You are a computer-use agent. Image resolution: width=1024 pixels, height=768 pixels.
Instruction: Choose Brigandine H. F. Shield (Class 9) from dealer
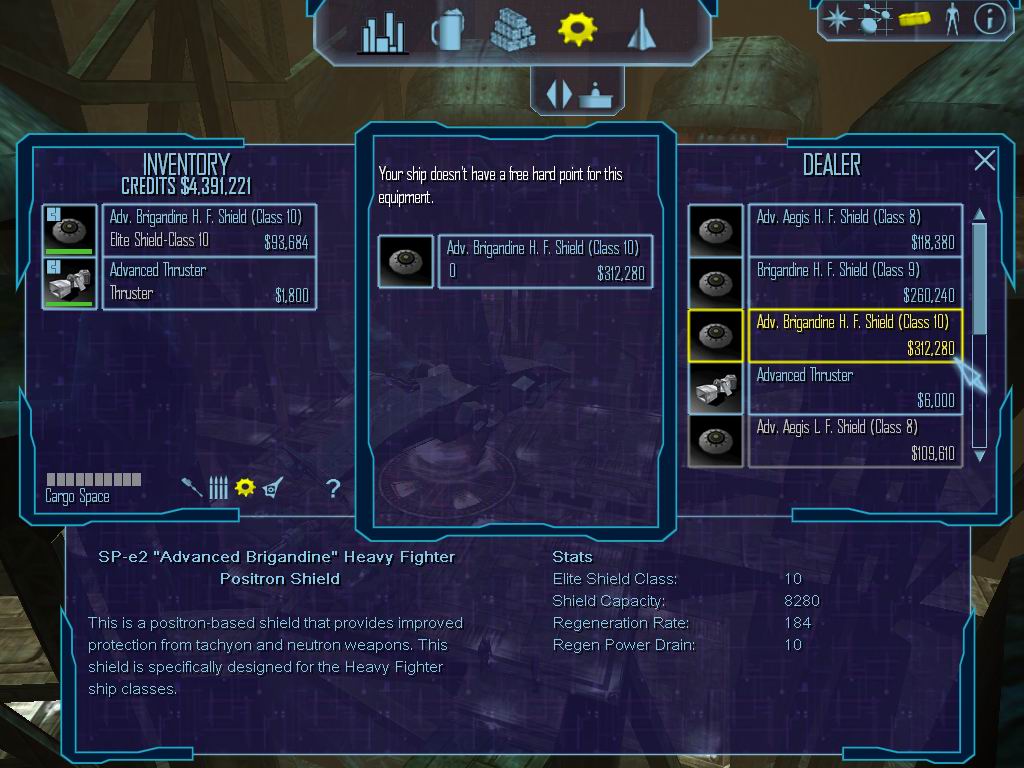tap(854, 283)
